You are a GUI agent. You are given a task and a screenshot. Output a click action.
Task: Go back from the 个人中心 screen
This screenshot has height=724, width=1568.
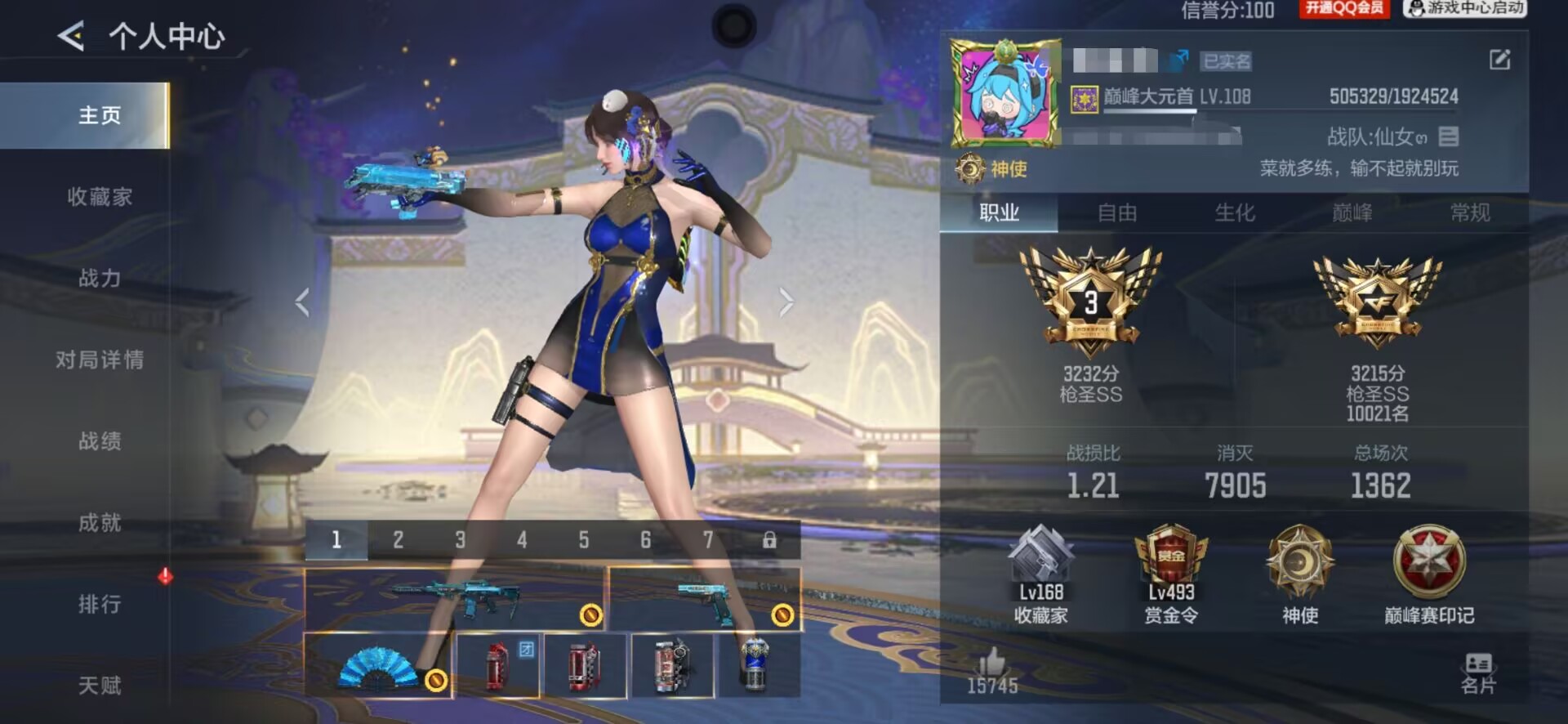click(x=71, y=36)
